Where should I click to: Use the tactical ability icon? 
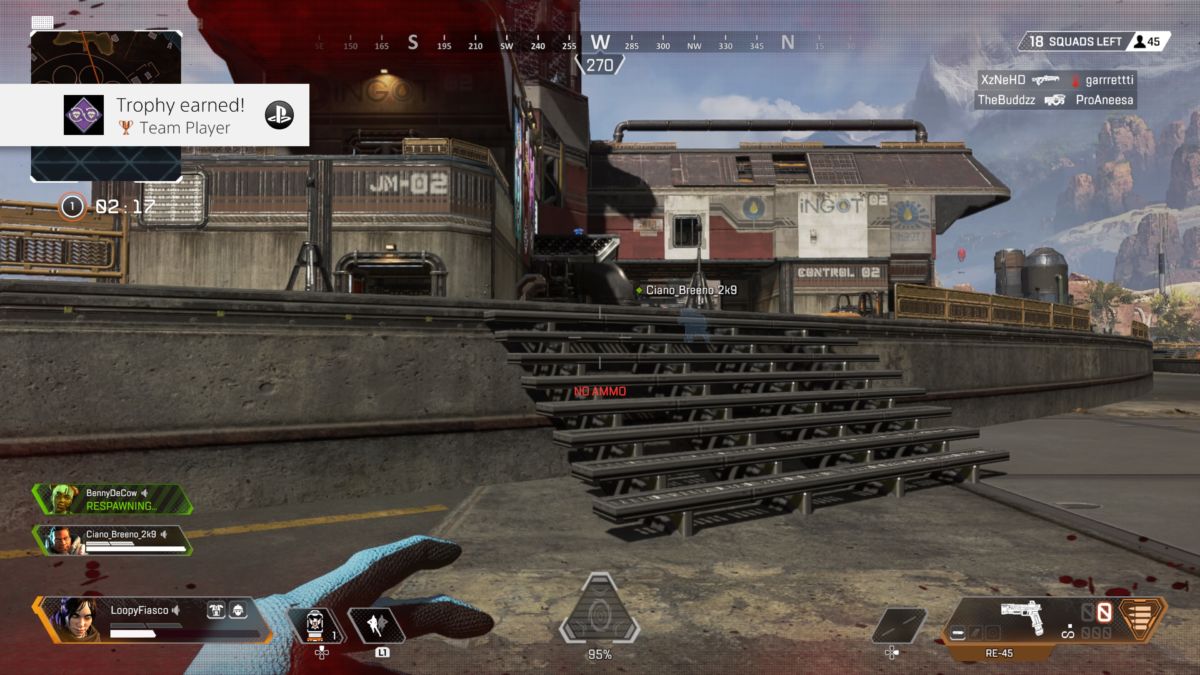coord(376,626)
